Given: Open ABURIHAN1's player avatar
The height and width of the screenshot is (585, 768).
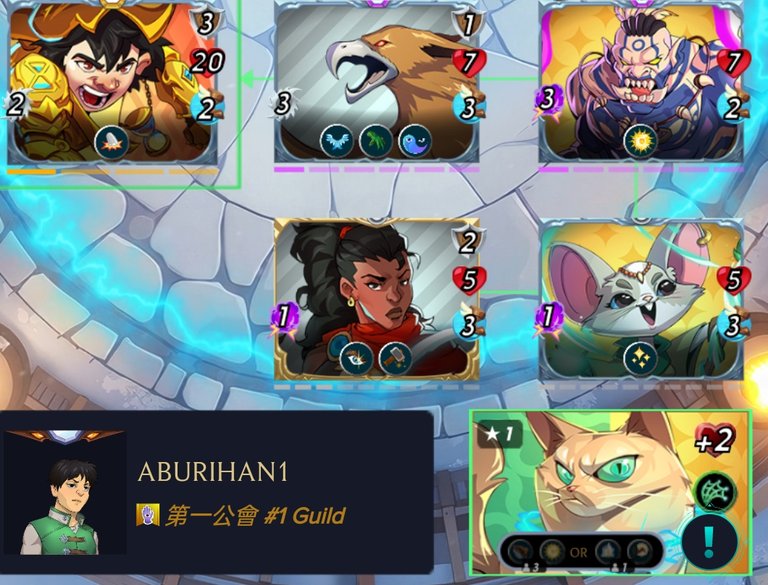Looking at the screenshot, I should 65,493.
